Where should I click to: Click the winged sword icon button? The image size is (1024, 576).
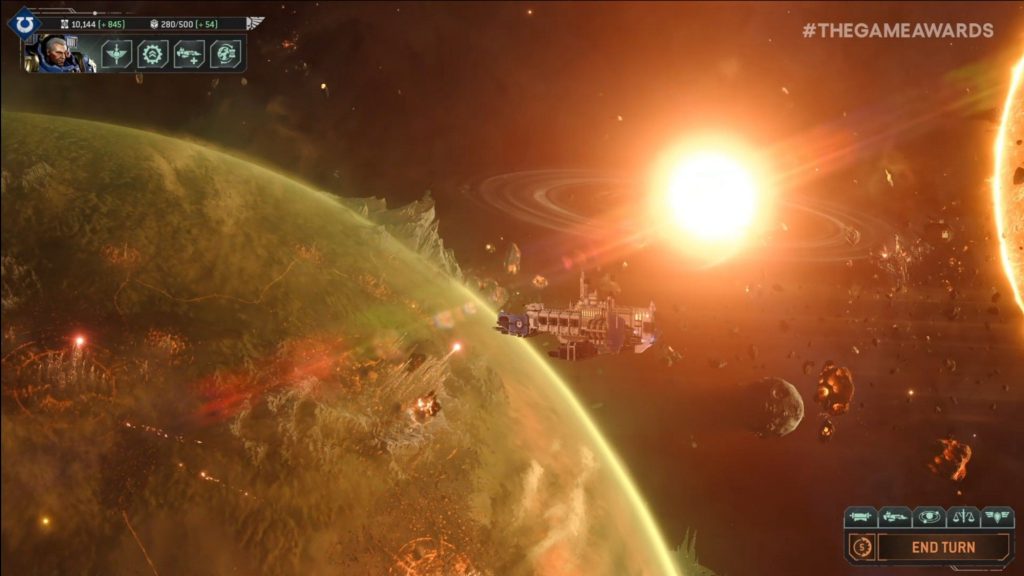click(x=117, y=54)
